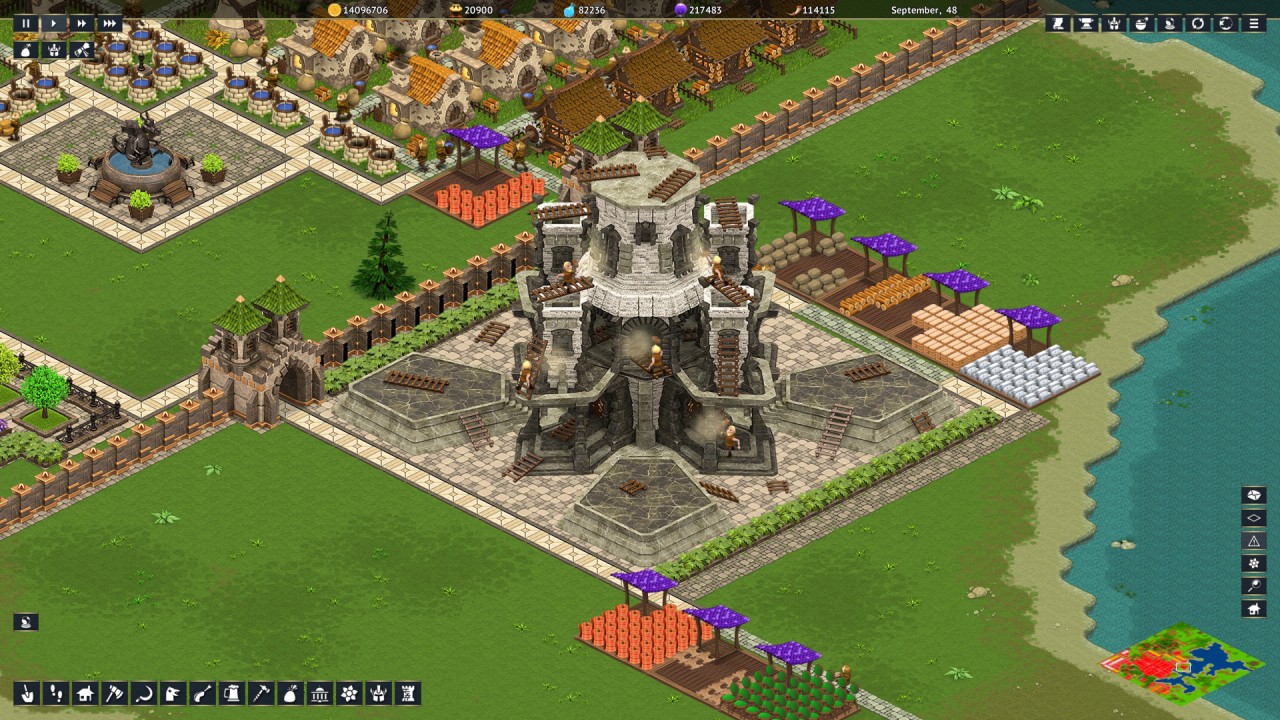Screen dimensions: 1280x720
Task: Open the beer mug building category
Action: (232, 693)
